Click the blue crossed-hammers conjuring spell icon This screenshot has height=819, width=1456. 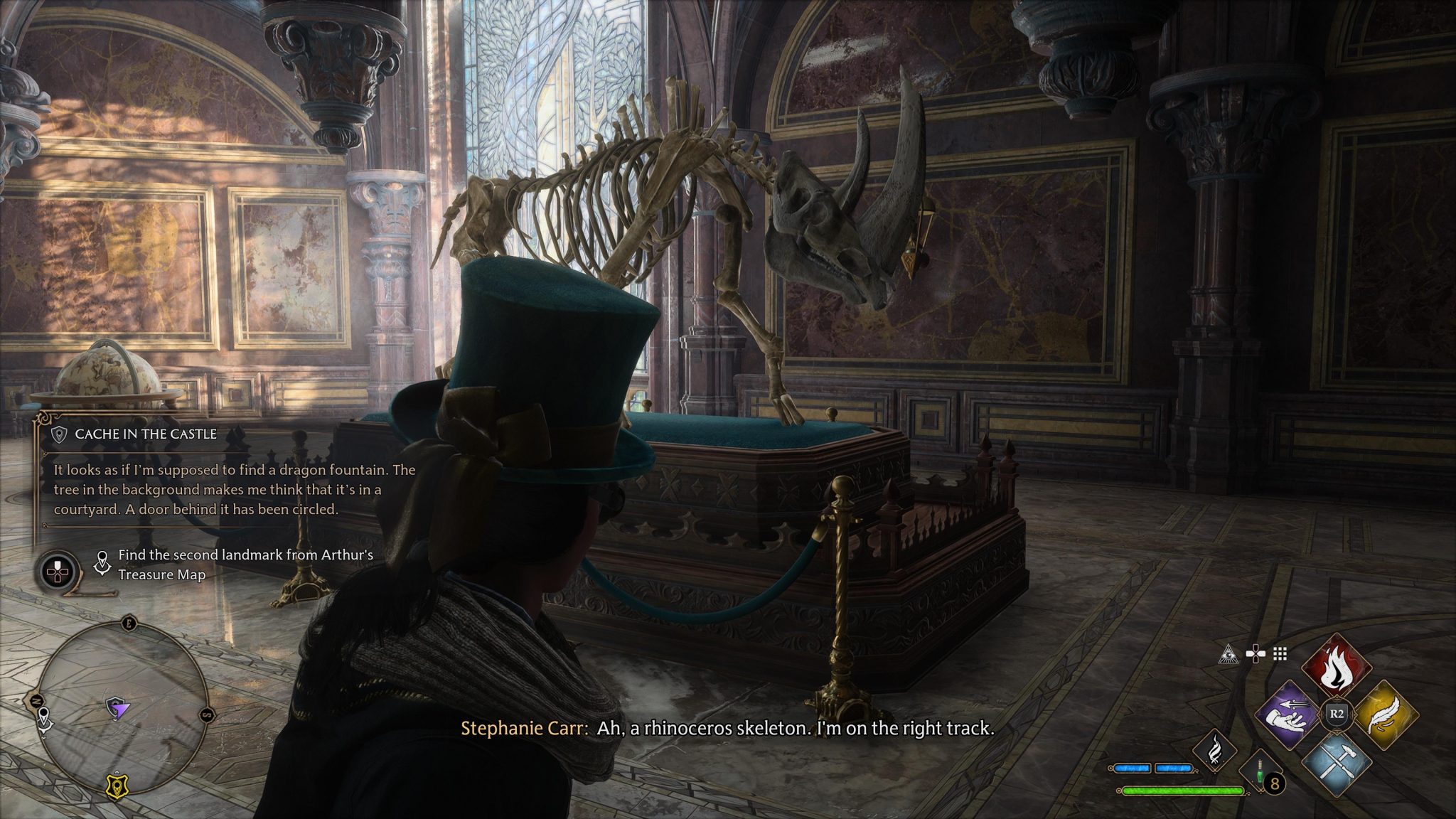1337,764
